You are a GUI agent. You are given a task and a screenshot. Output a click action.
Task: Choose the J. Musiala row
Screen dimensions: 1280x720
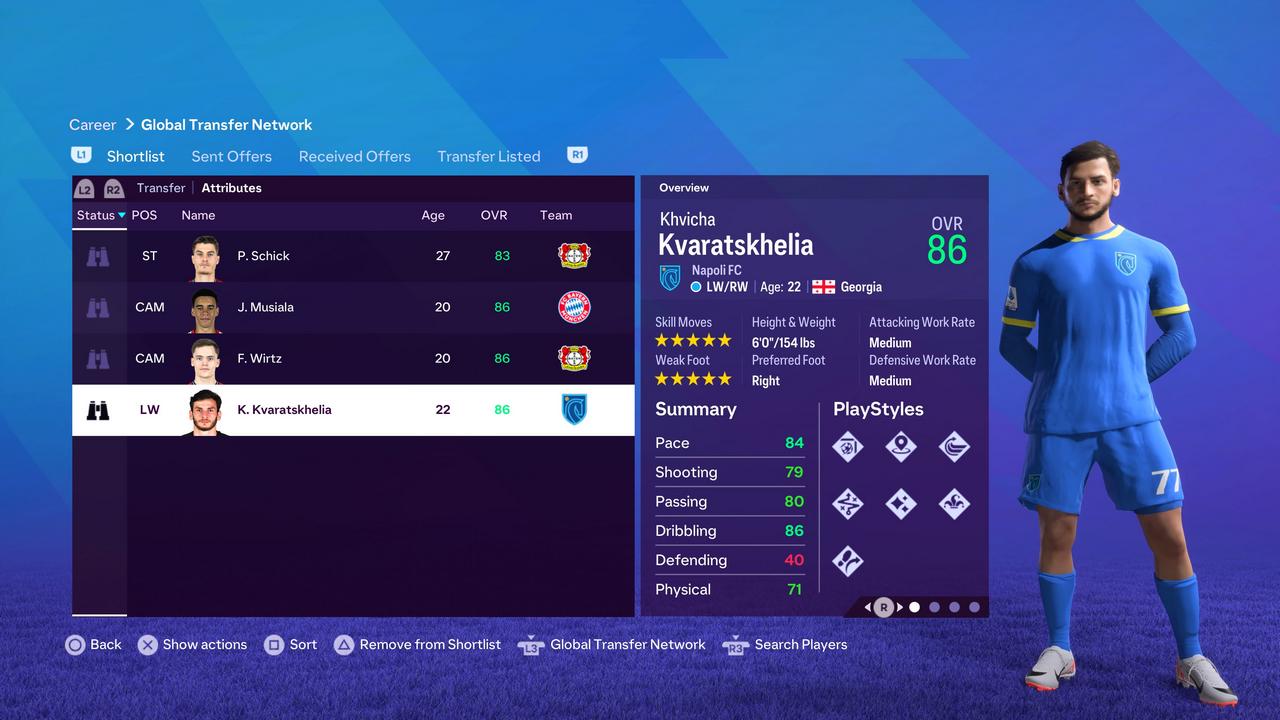(266, 307)
